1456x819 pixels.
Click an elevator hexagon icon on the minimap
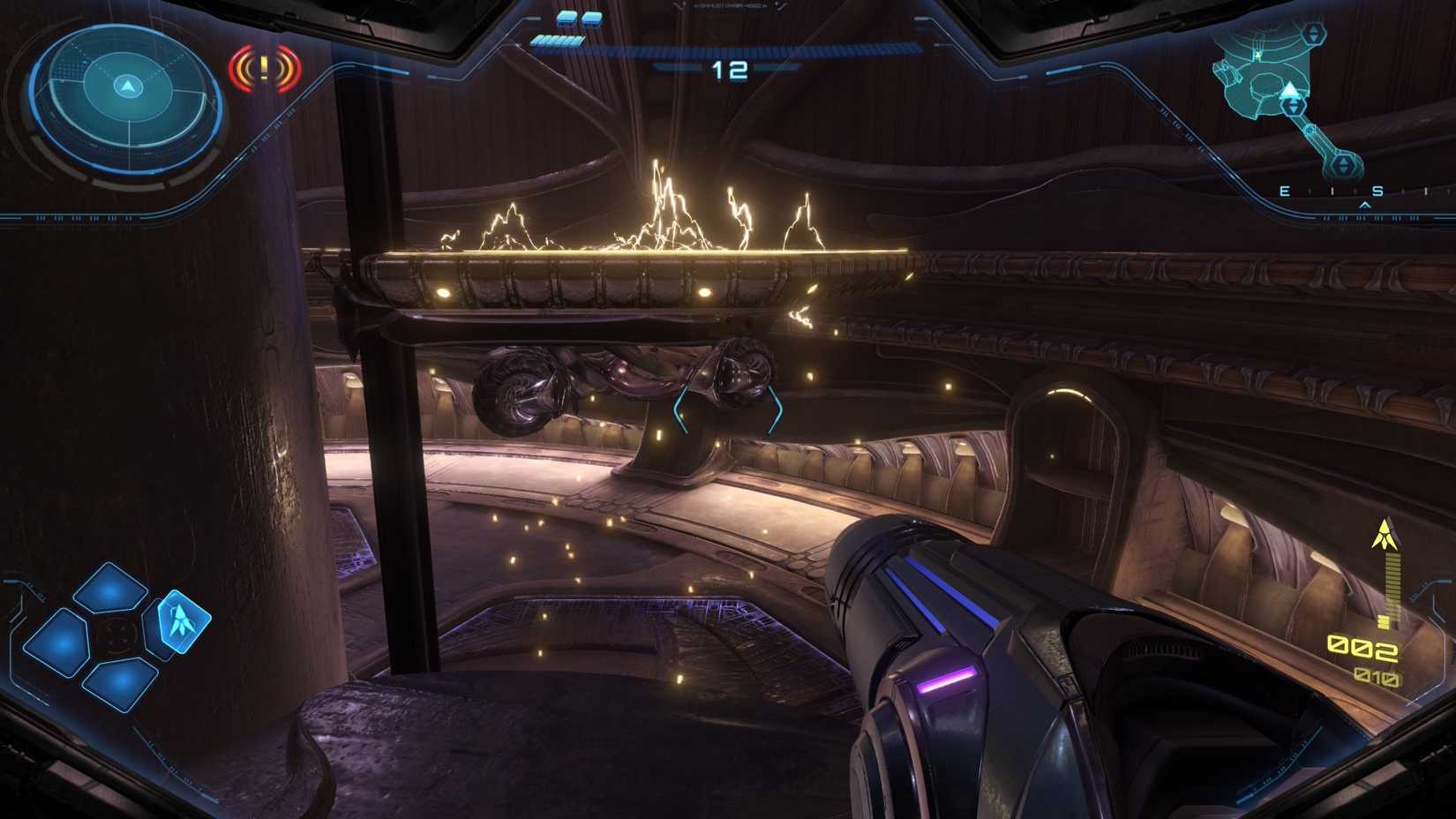(1314, 33)
